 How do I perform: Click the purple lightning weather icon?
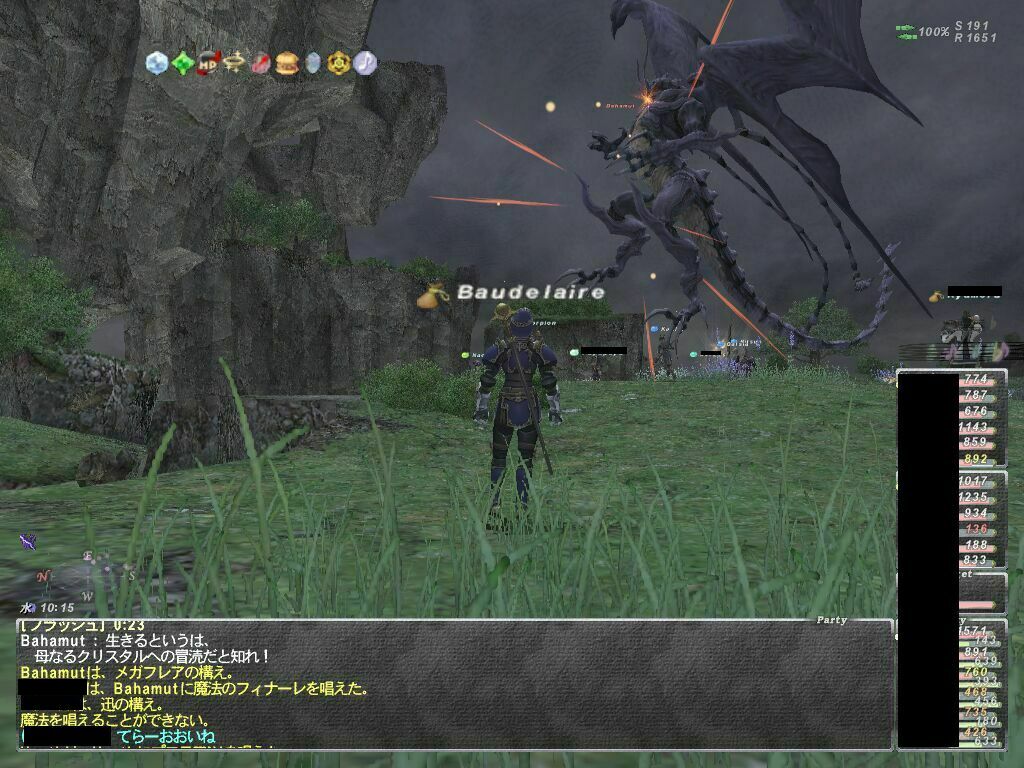click(x=28, y=541)
